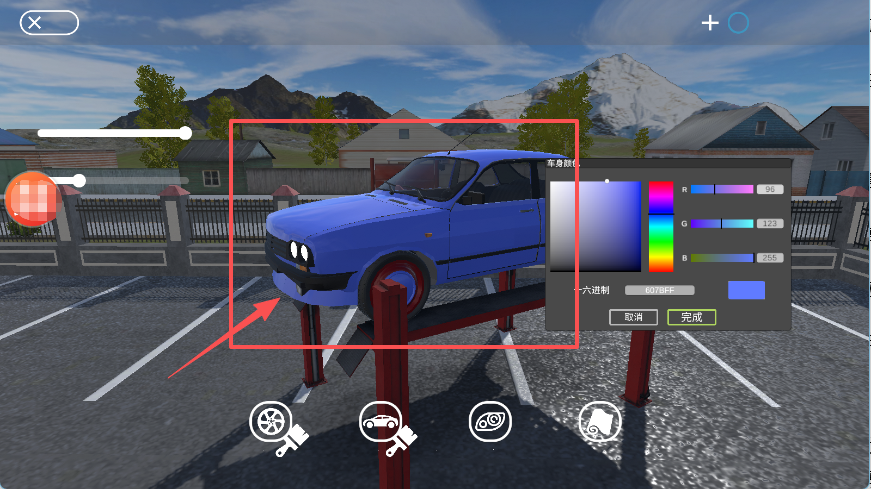871x489 pixels.
Task: Cancel the color change with 取消
Action: pos(633,317)
